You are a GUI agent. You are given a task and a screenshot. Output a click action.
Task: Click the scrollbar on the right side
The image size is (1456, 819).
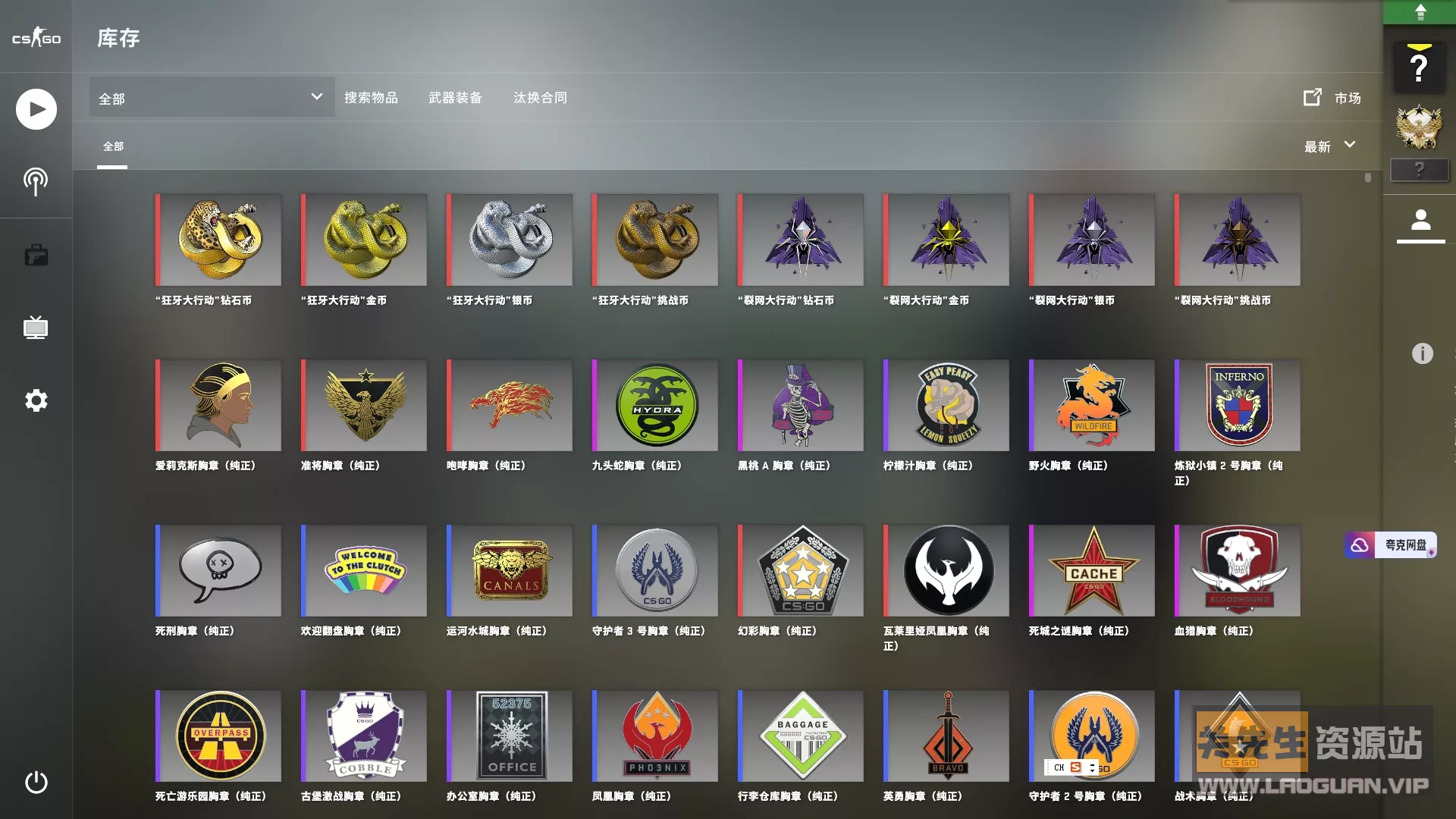[x=1367, y=178]
